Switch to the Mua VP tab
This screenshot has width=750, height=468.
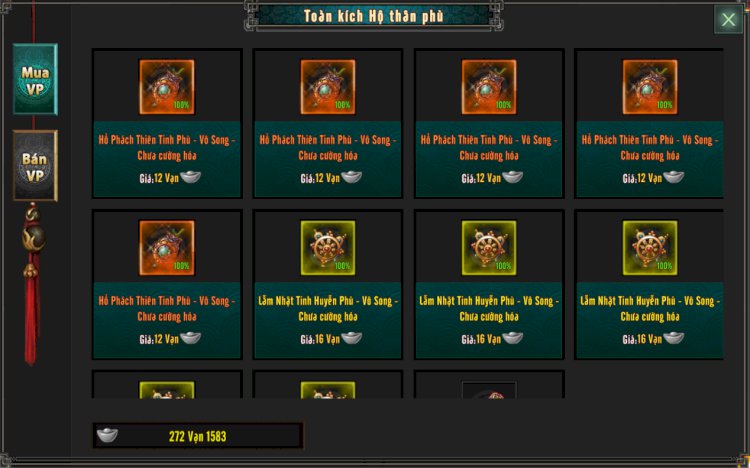35,78
